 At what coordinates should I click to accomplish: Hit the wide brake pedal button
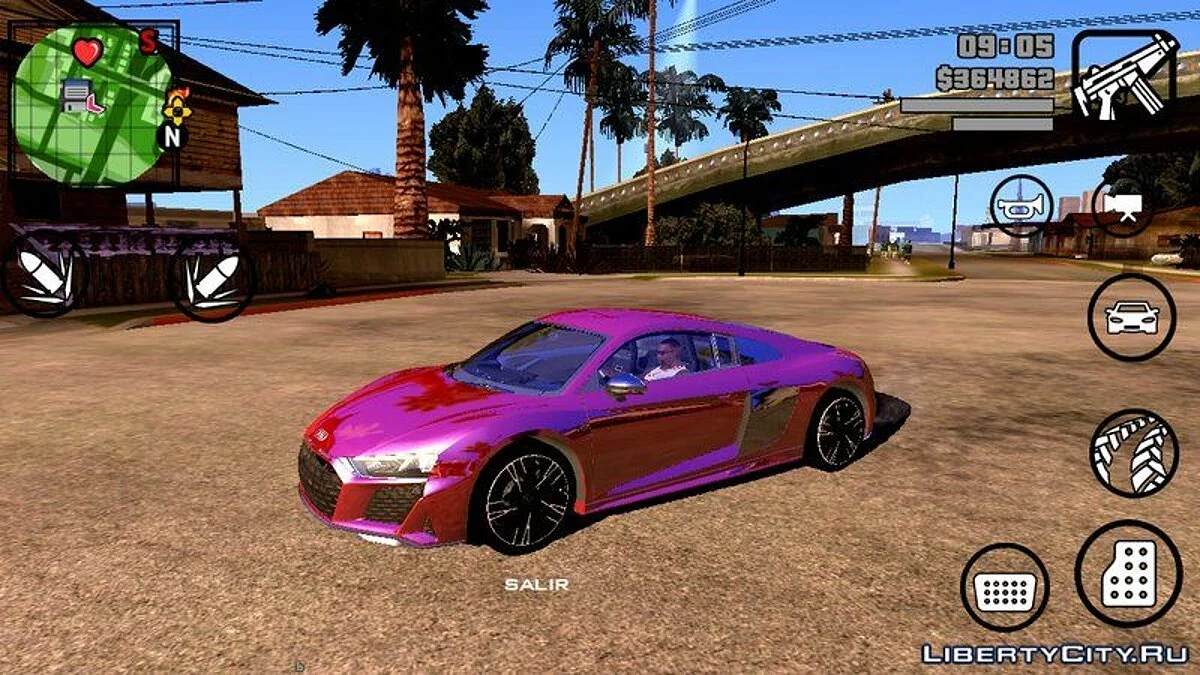pyautogui.click(x=1004, y=588)
